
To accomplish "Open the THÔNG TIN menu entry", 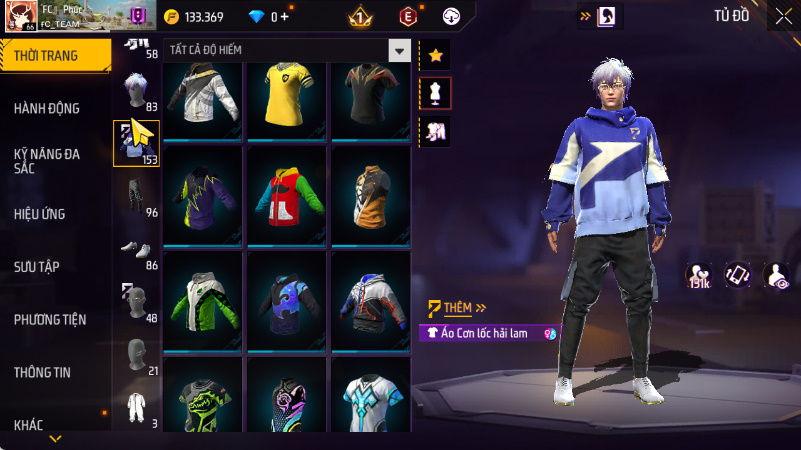I will coord(42,373).
